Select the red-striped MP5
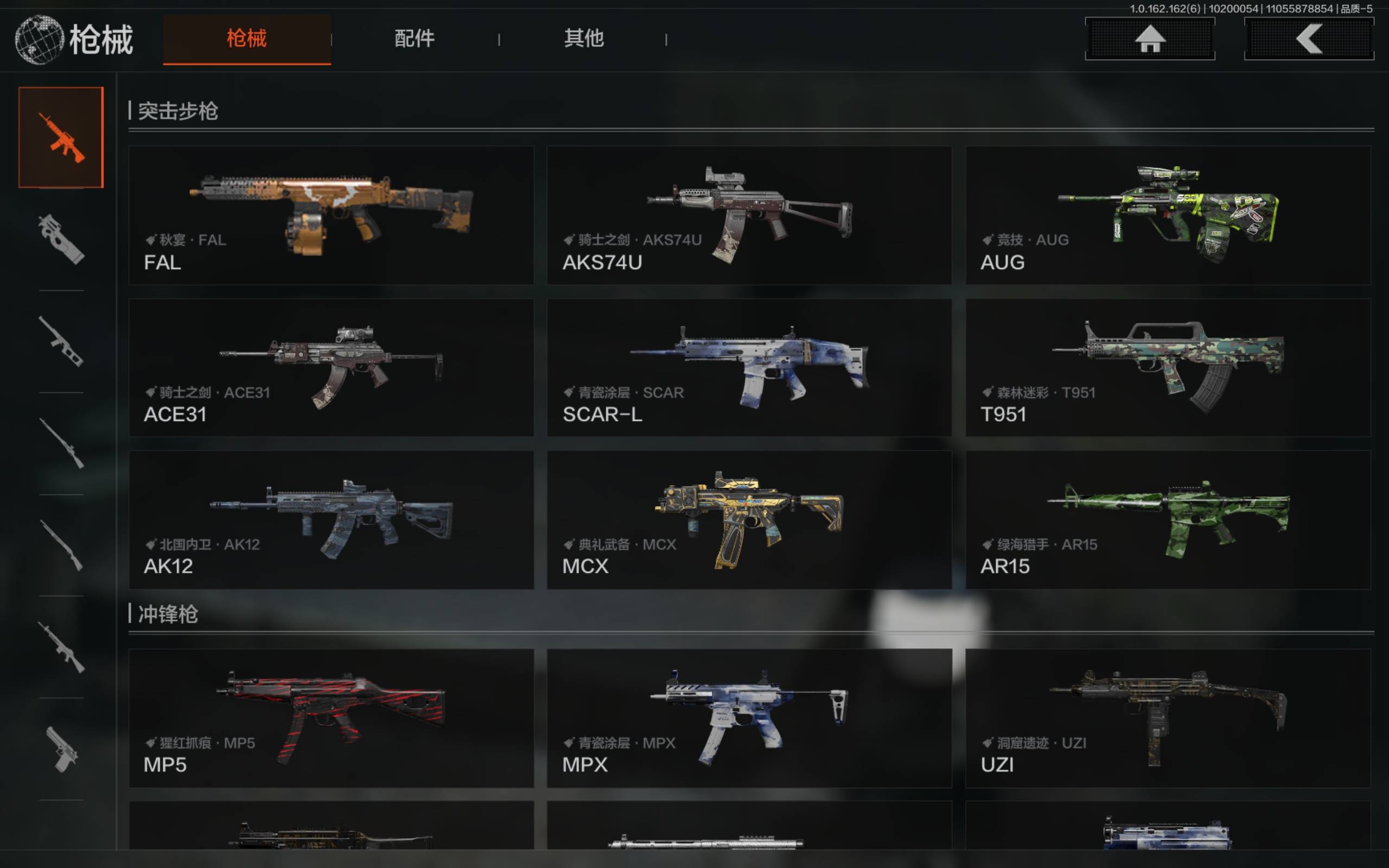This screenshot has width=1389, height=868. [x=331, y=718]
